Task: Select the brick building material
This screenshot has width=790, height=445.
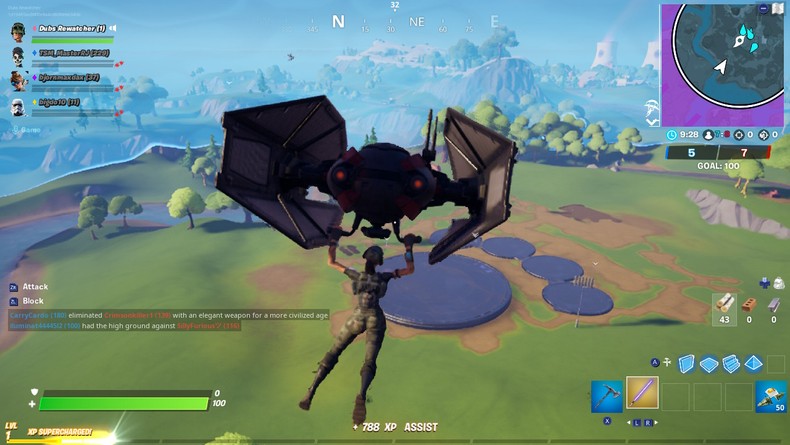Action: 749,305
